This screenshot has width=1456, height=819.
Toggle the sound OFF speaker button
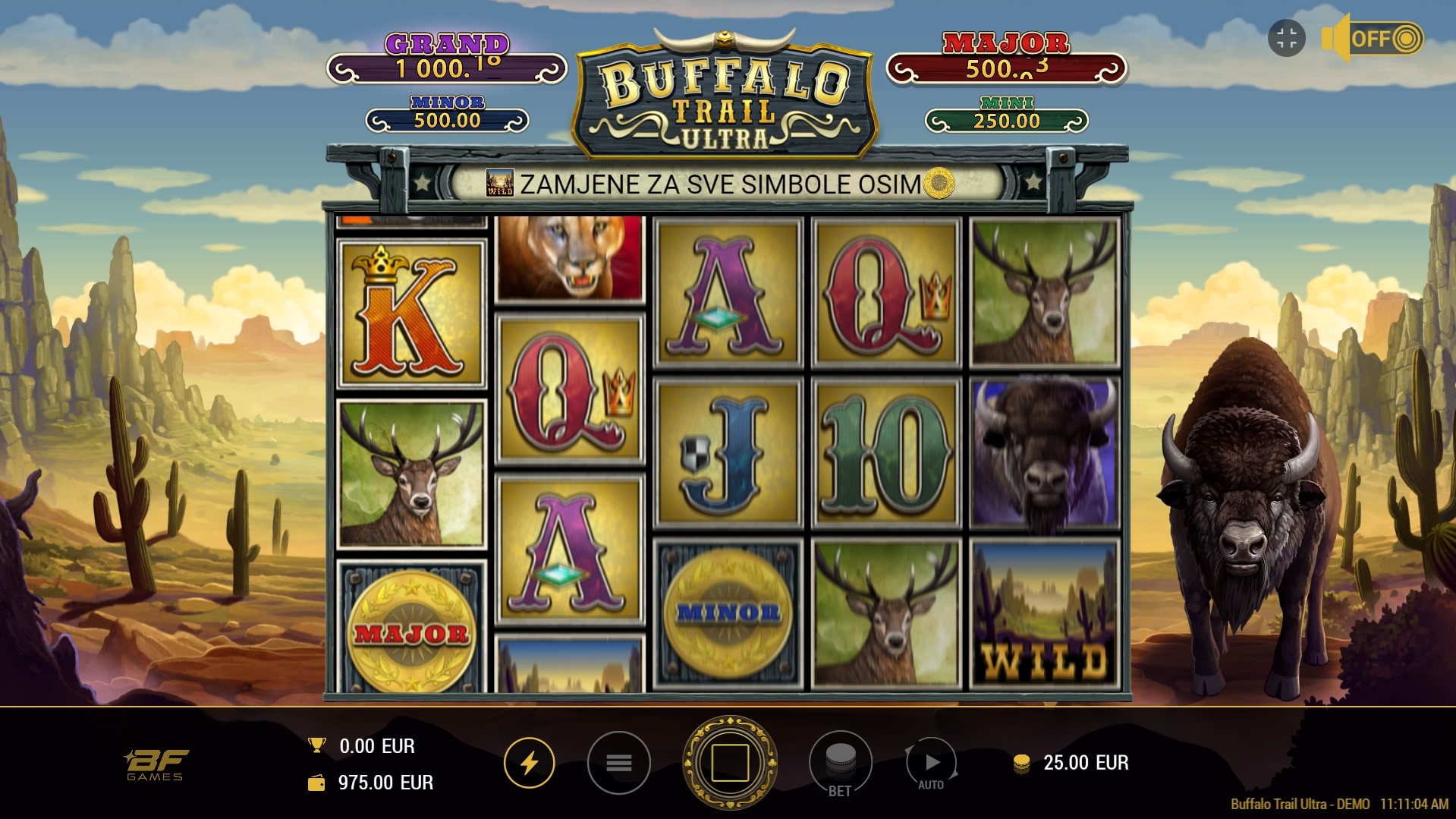1373,38
